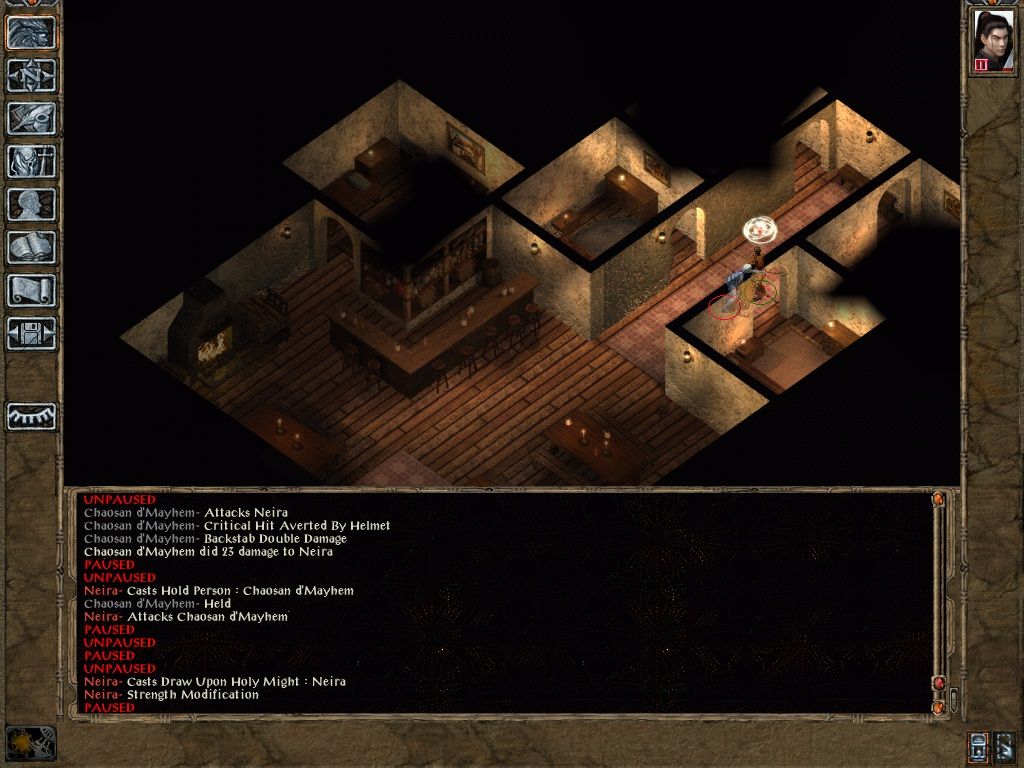Viewport: 1024px width, 768px height.
Task: Select the character portrait
Action: [x=993, y=41]
